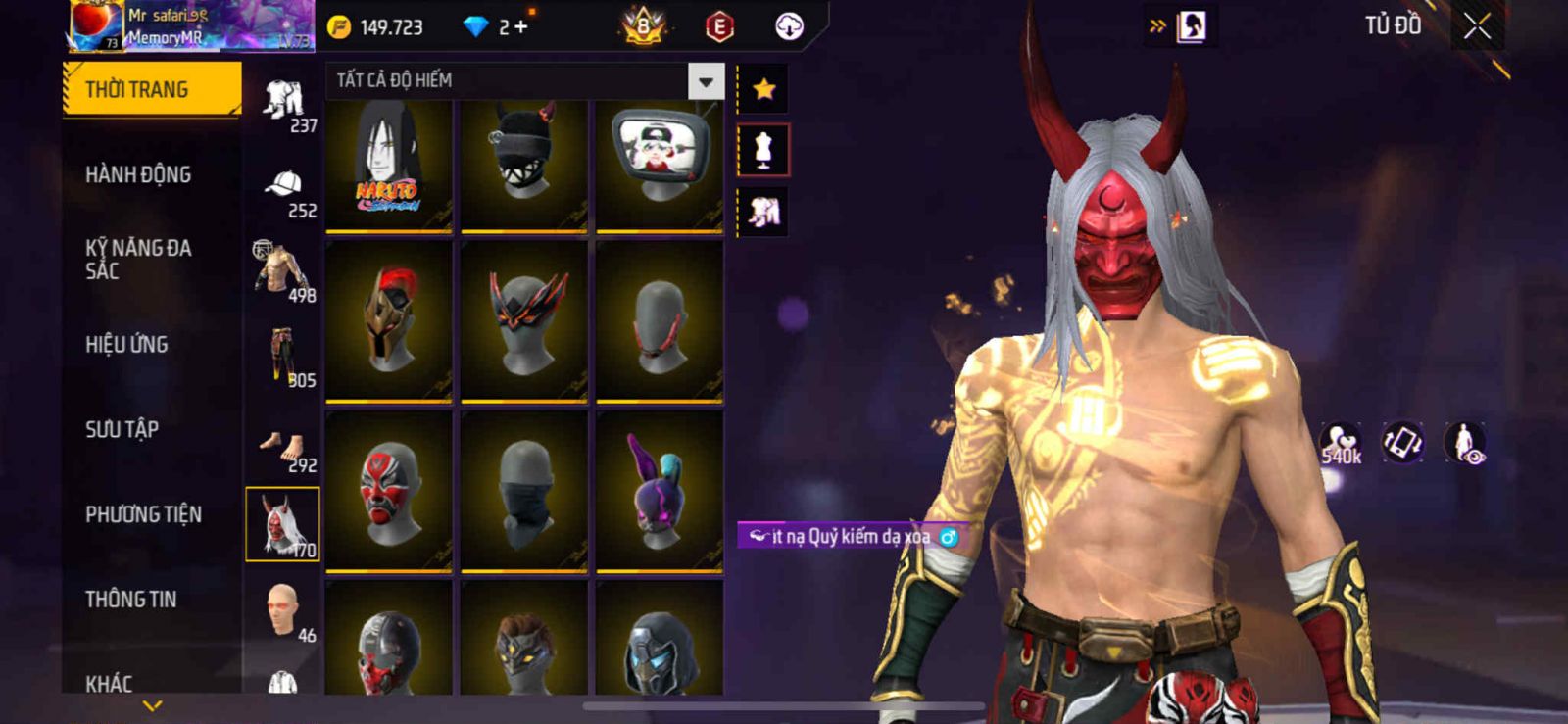Select the golden helmet with red plume
The height and width of the screenshot is (724, 1568).
click(x=389, y=319)
